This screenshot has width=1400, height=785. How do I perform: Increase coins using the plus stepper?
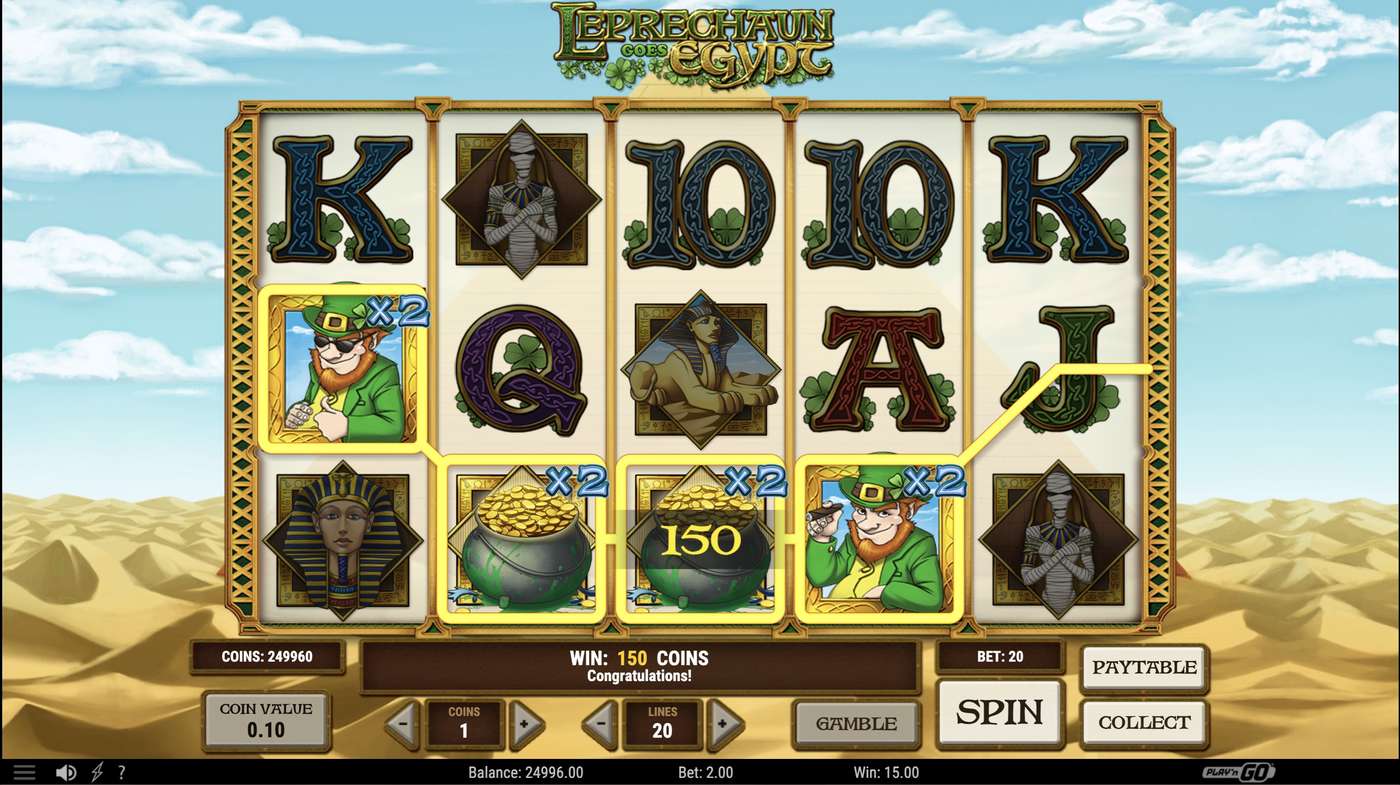(x=528, y=723)
